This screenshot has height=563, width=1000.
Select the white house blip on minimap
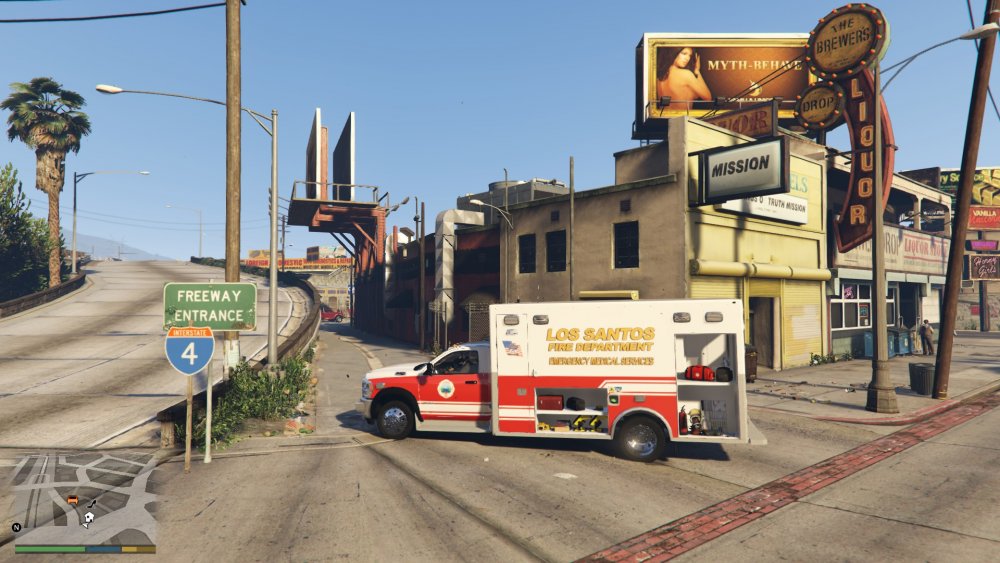tap(89, 518)
